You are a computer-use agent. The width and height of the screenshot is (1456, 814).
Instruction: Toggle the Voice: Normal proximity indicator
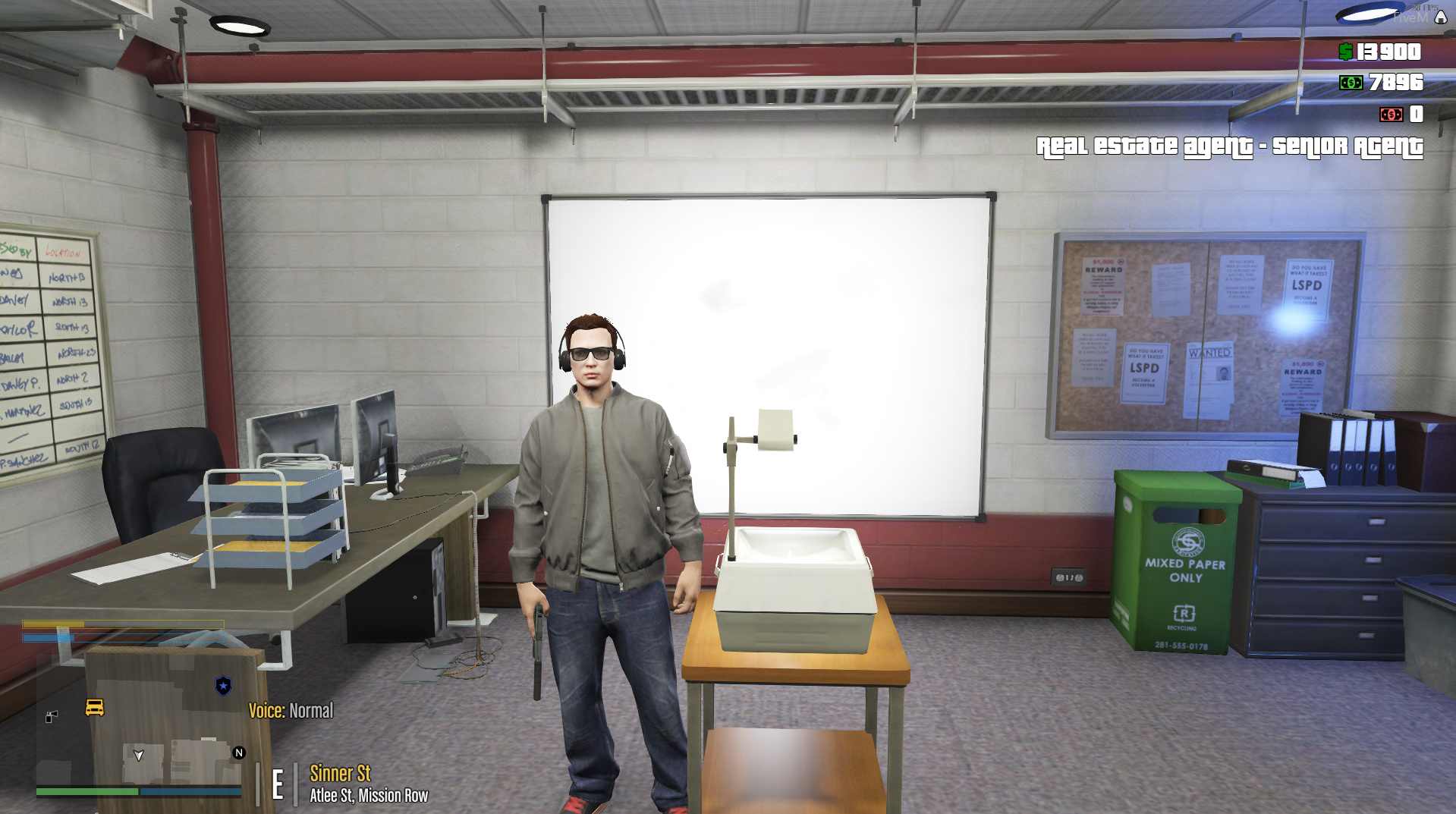pos(291,710)
